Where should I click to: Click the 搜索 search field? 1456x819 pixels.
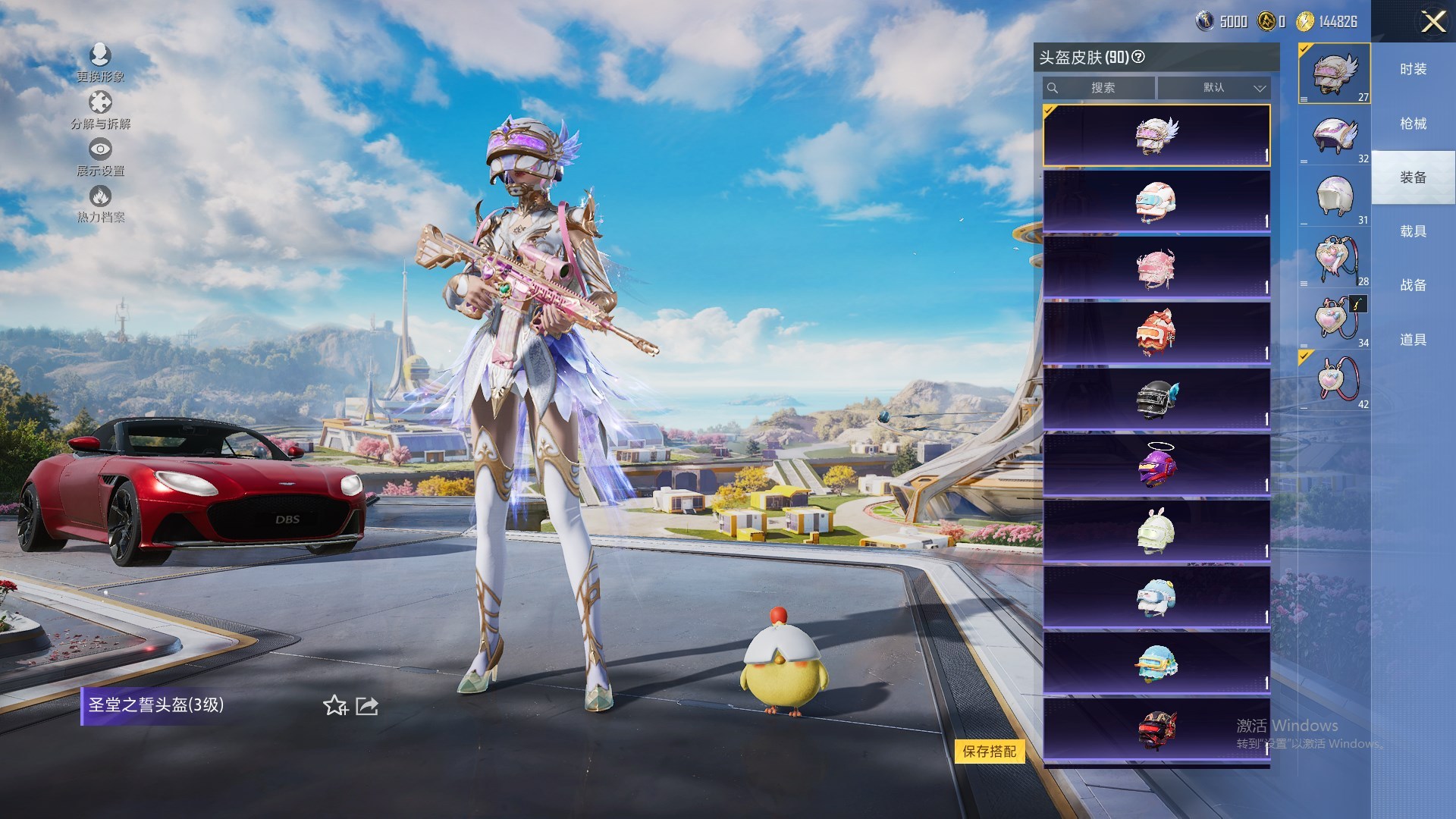pos(1099,88)
